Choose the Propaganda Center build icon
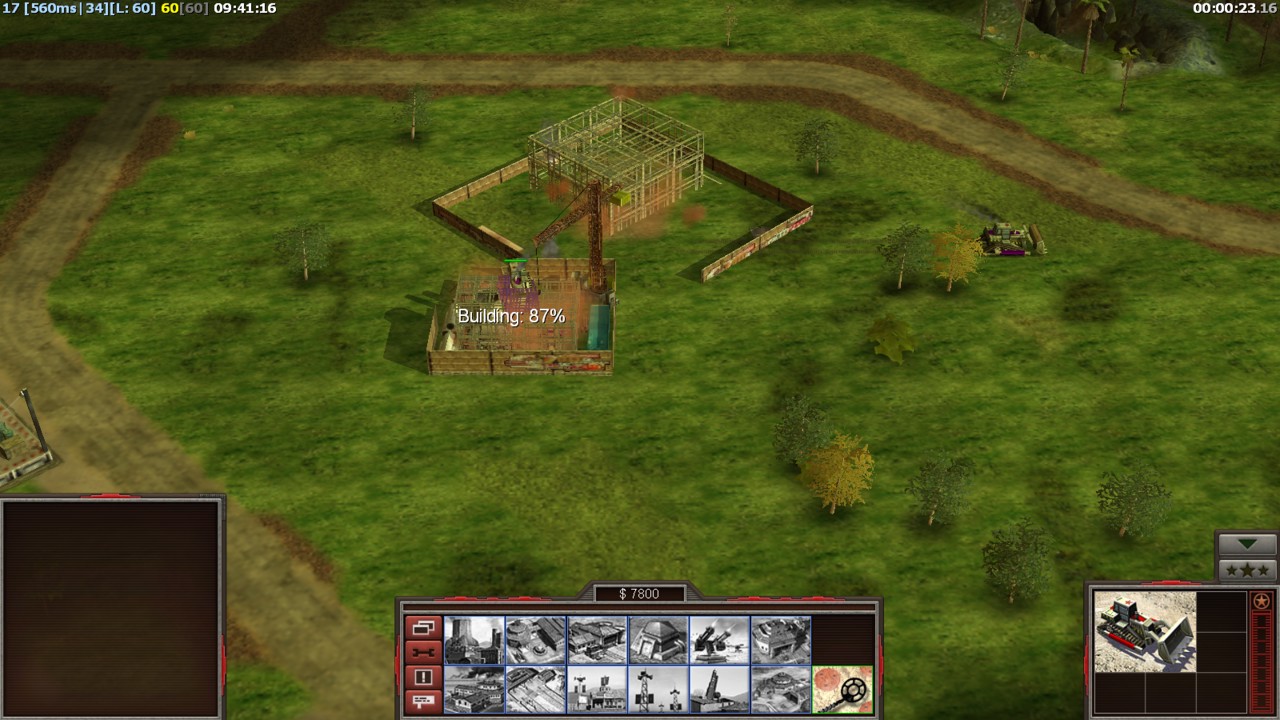Viewport: 1280px width, 720px height. click(x=597, y=689)
